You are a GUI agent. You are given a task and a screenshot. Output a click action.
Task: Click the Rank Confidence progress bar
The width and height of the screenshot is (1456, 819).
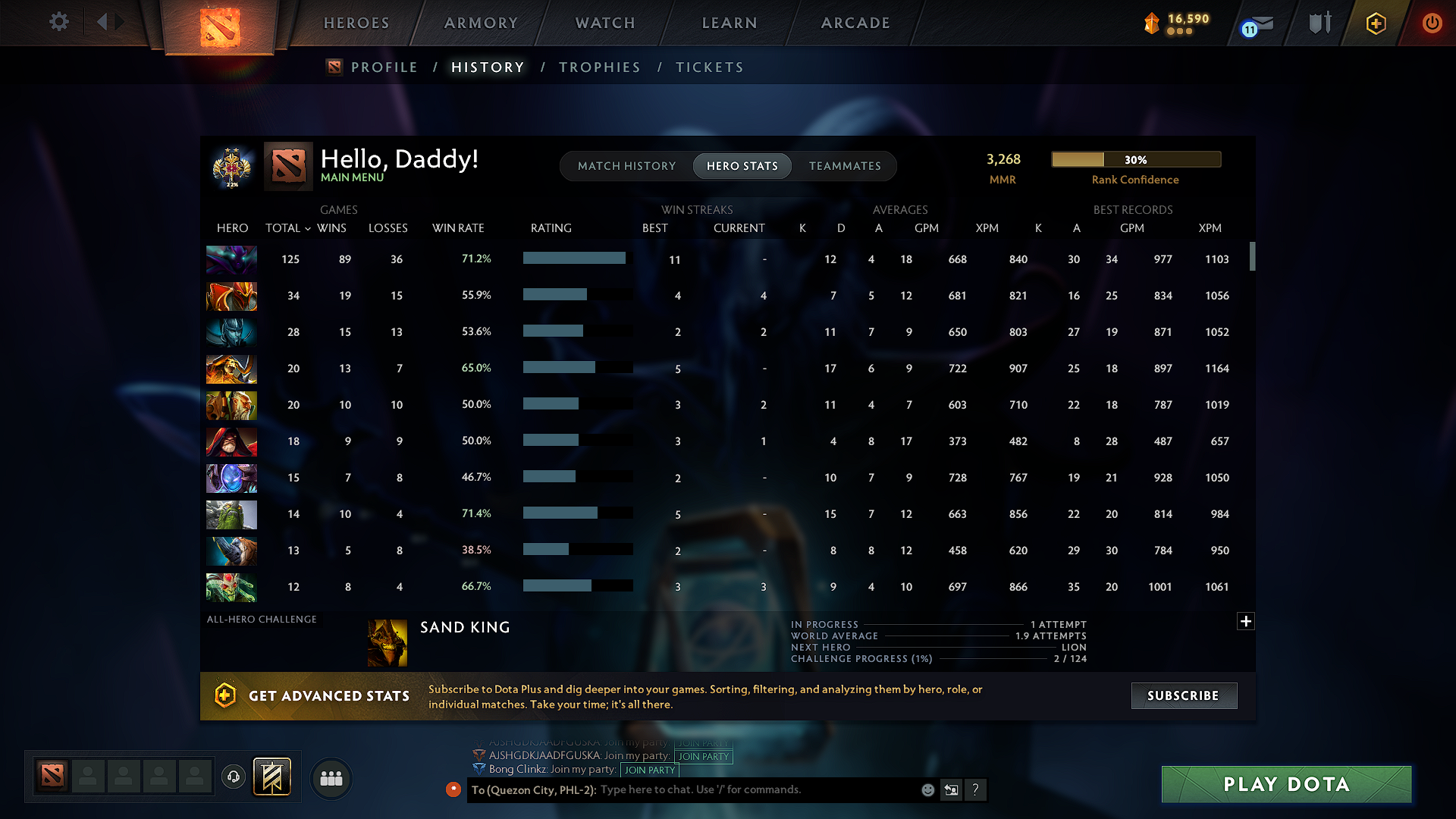pos(1135,159)
